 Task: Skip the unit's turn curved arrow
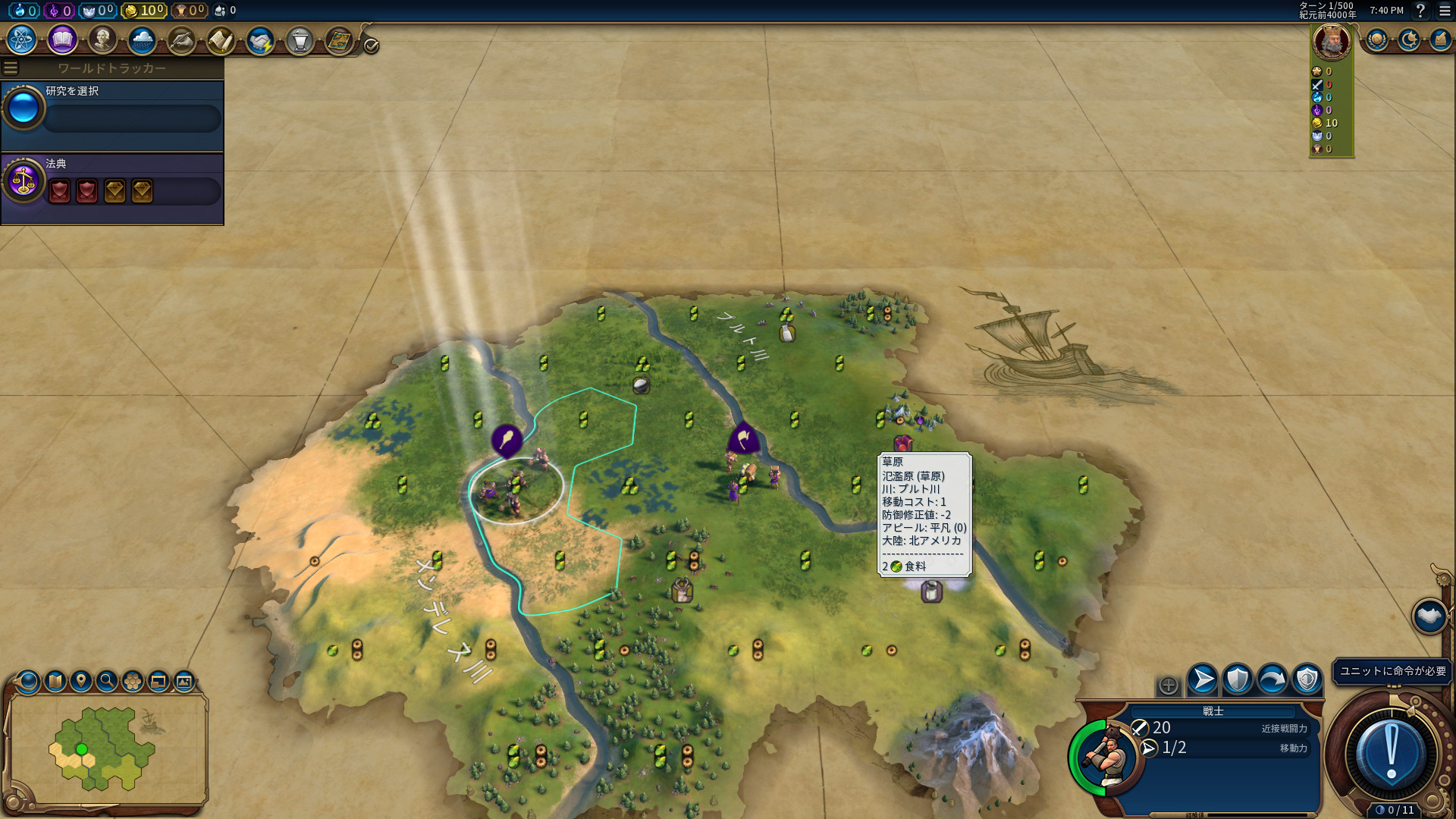[x=1272, y=679]
